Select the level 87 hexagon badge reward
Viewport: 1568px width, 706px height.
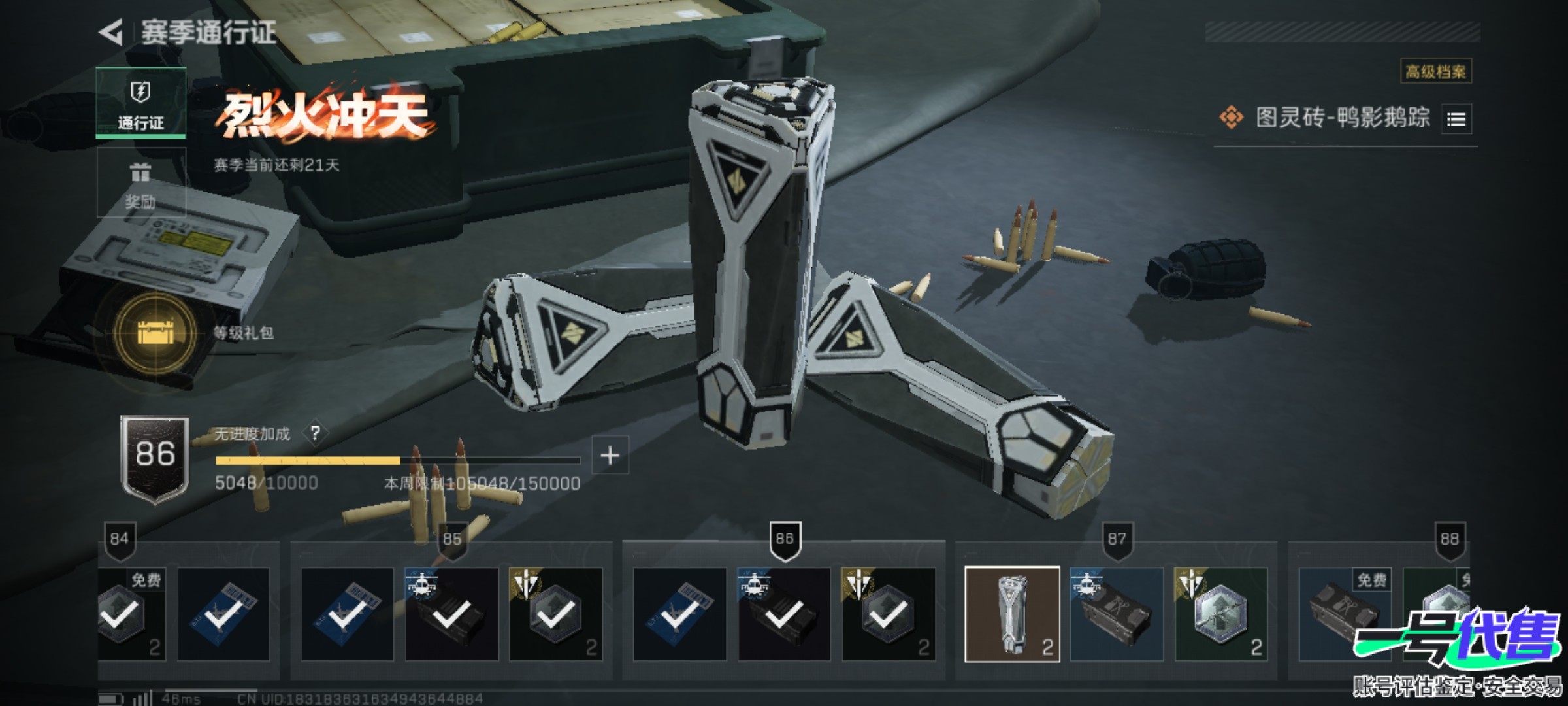1220,614
